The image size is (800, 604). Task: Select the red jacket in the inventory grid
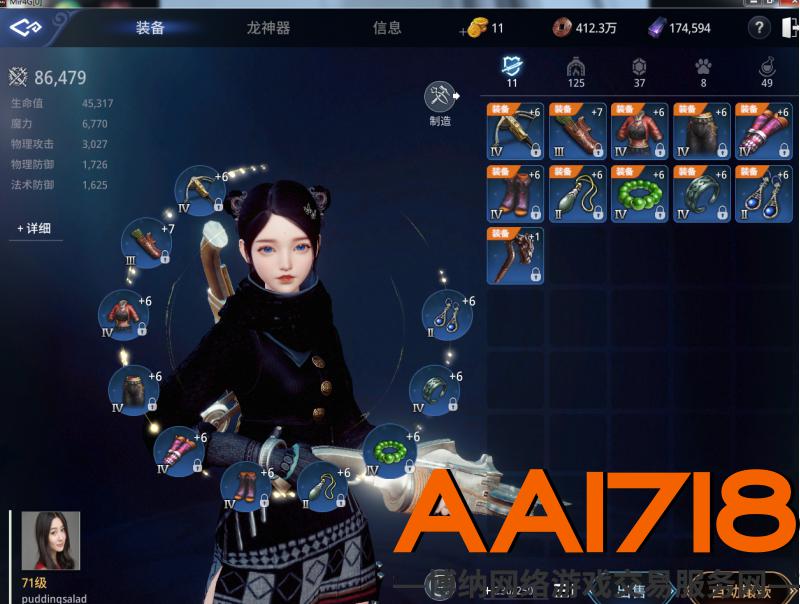640,131
